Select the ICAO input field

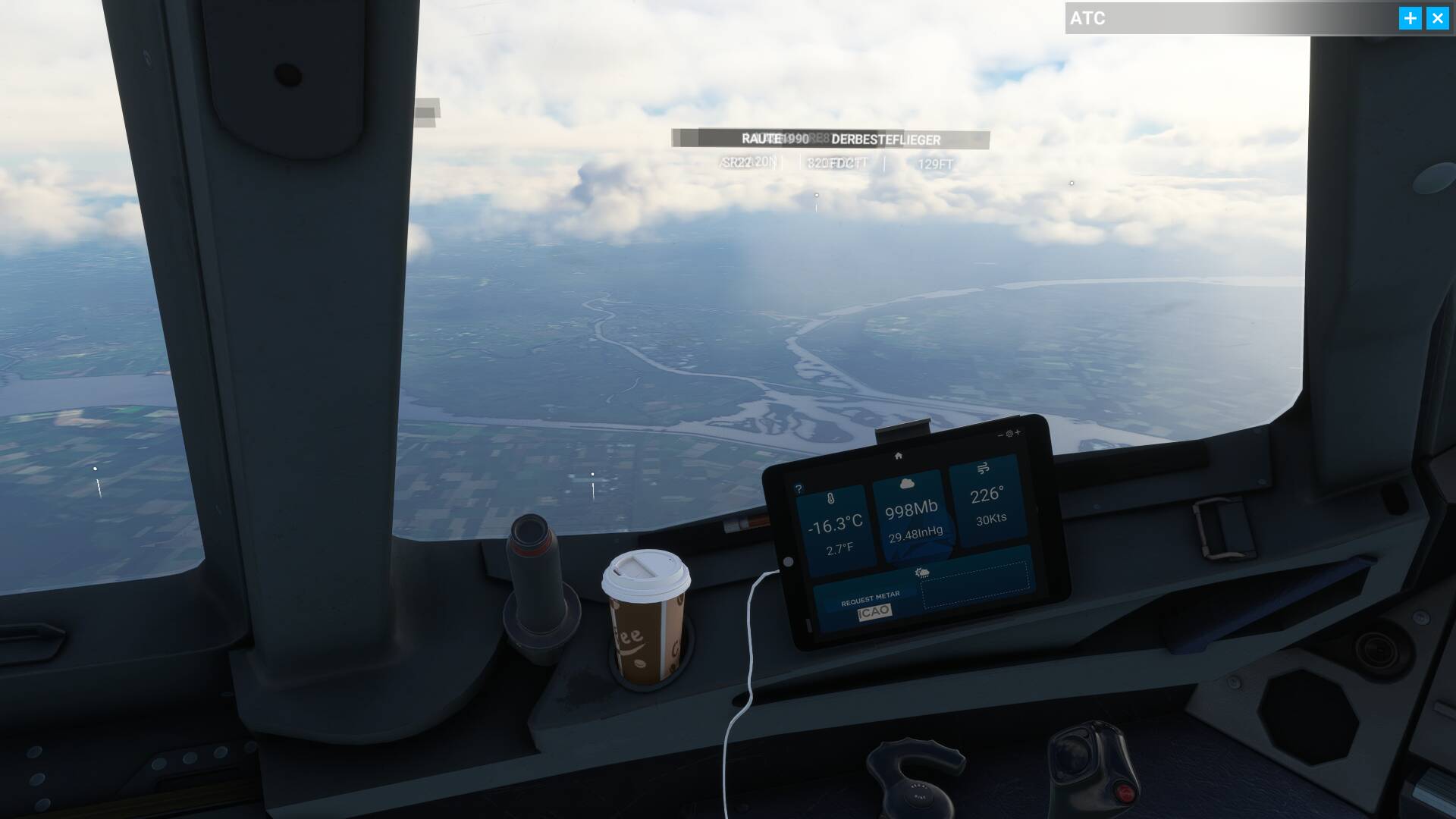pyautogui.click(x=874, y=612)
